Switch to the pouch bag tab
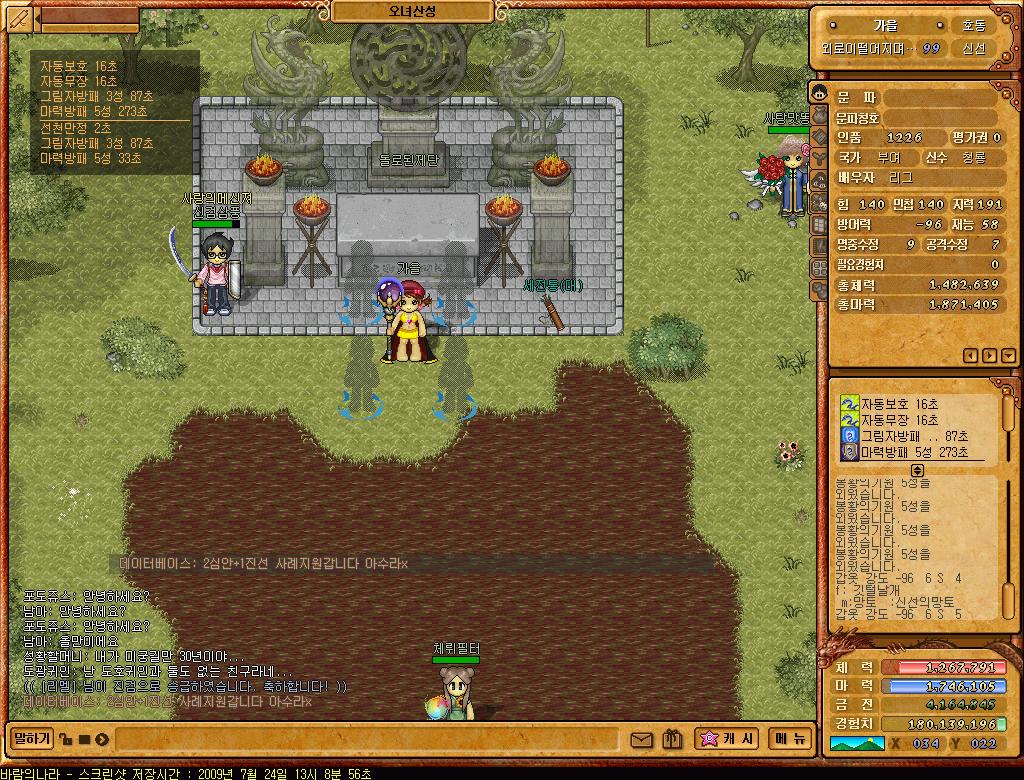1024x780 pixels. (x=819, y=114)
